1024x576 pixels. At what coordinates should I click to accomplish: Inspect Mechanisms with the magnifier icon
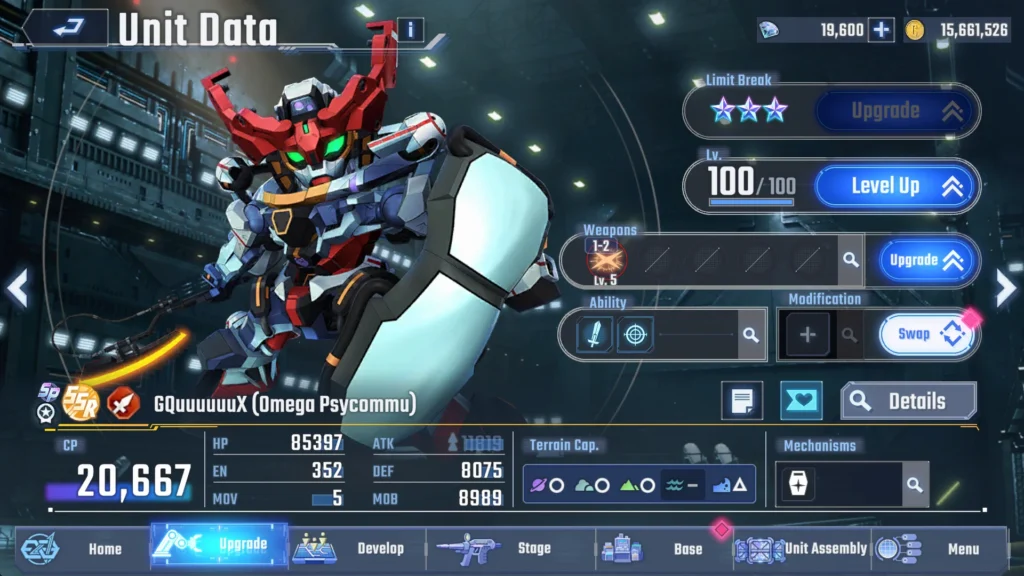[x=914, y=485]
